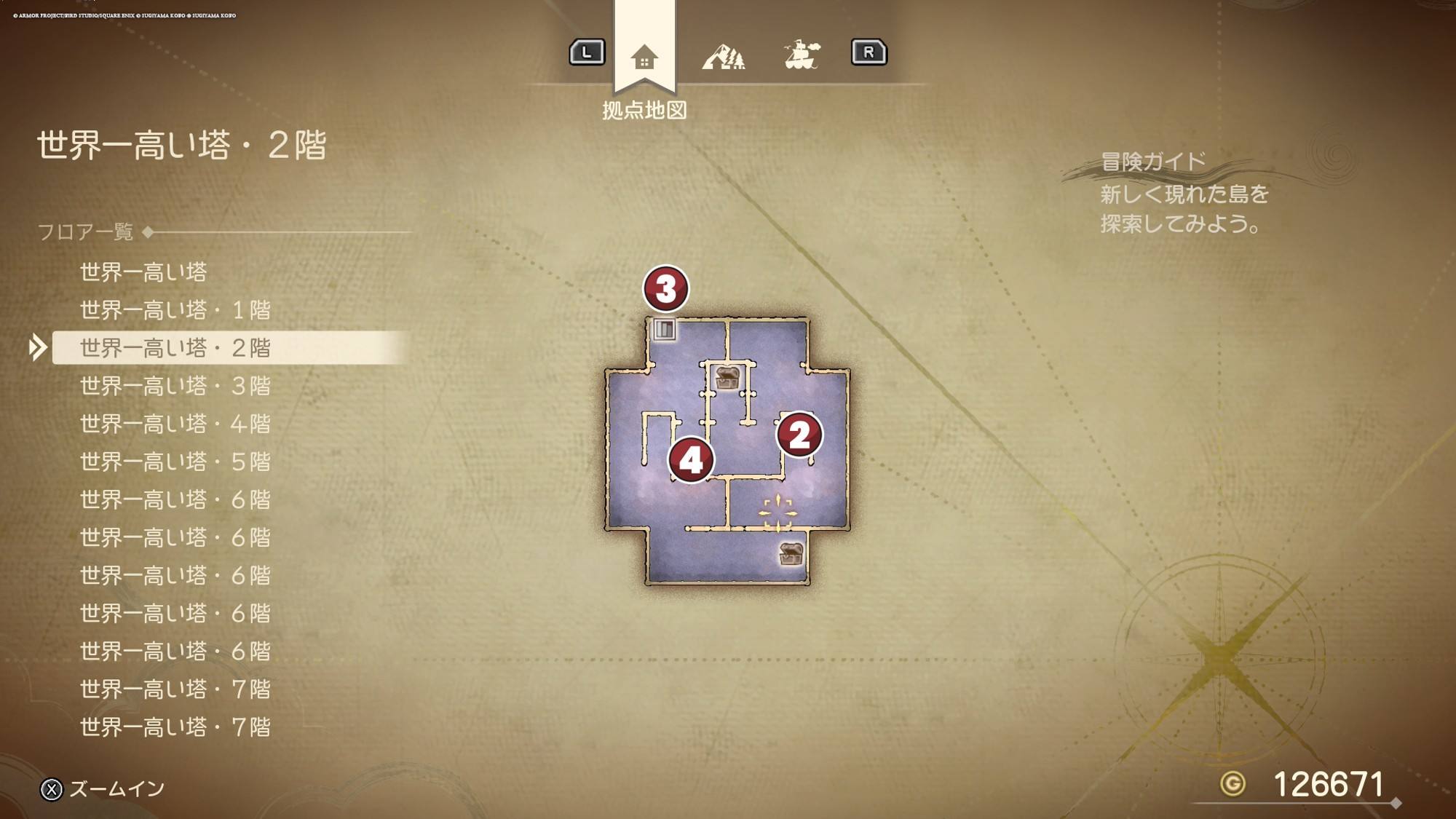Select the highlighted 世界一高い塔・2階 row
The height and width of the screenshot is (819, 1456).
175,348
